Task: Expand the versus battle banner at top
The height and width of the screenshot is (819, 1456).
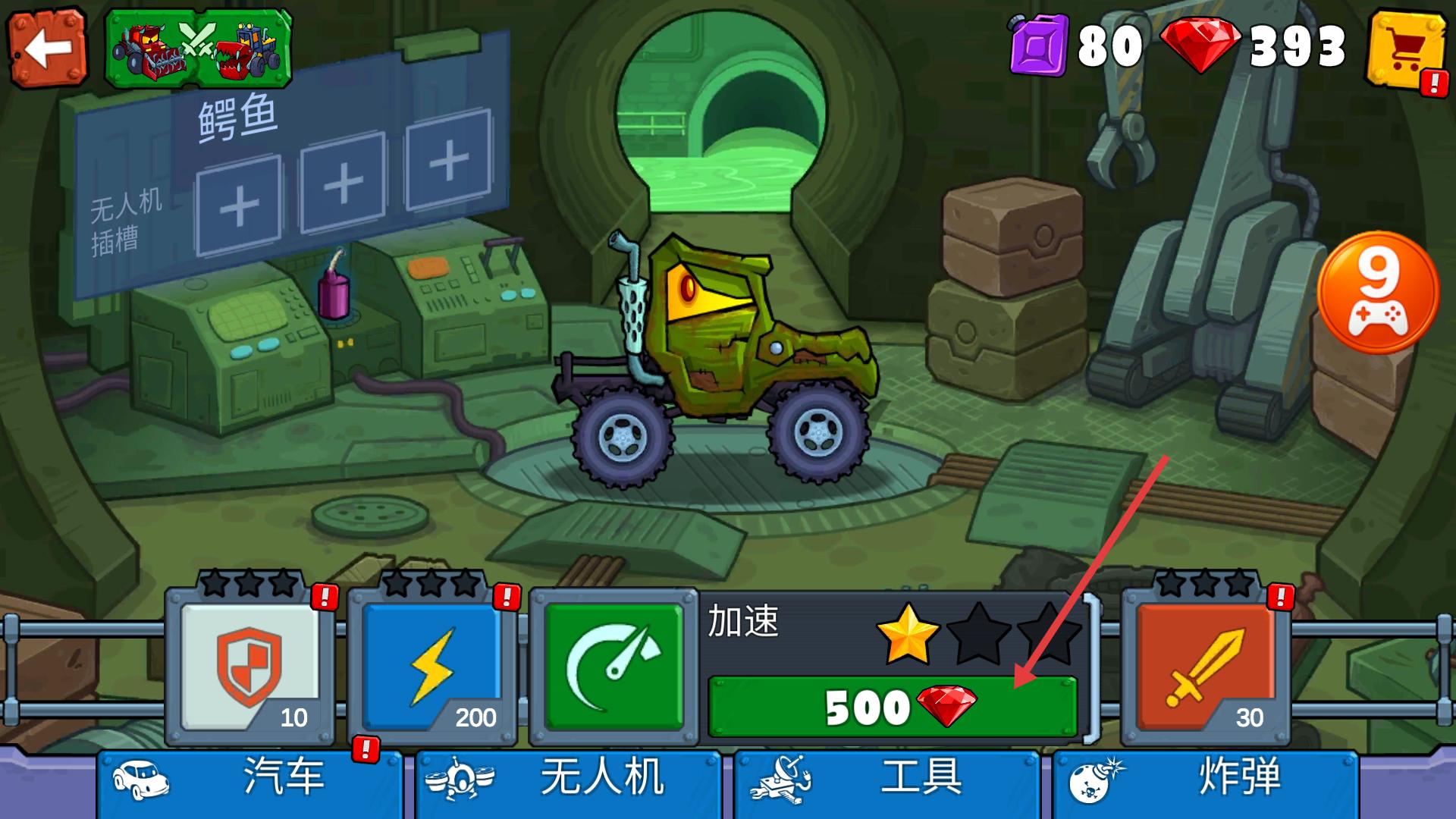Action: [x=201, y=45]
